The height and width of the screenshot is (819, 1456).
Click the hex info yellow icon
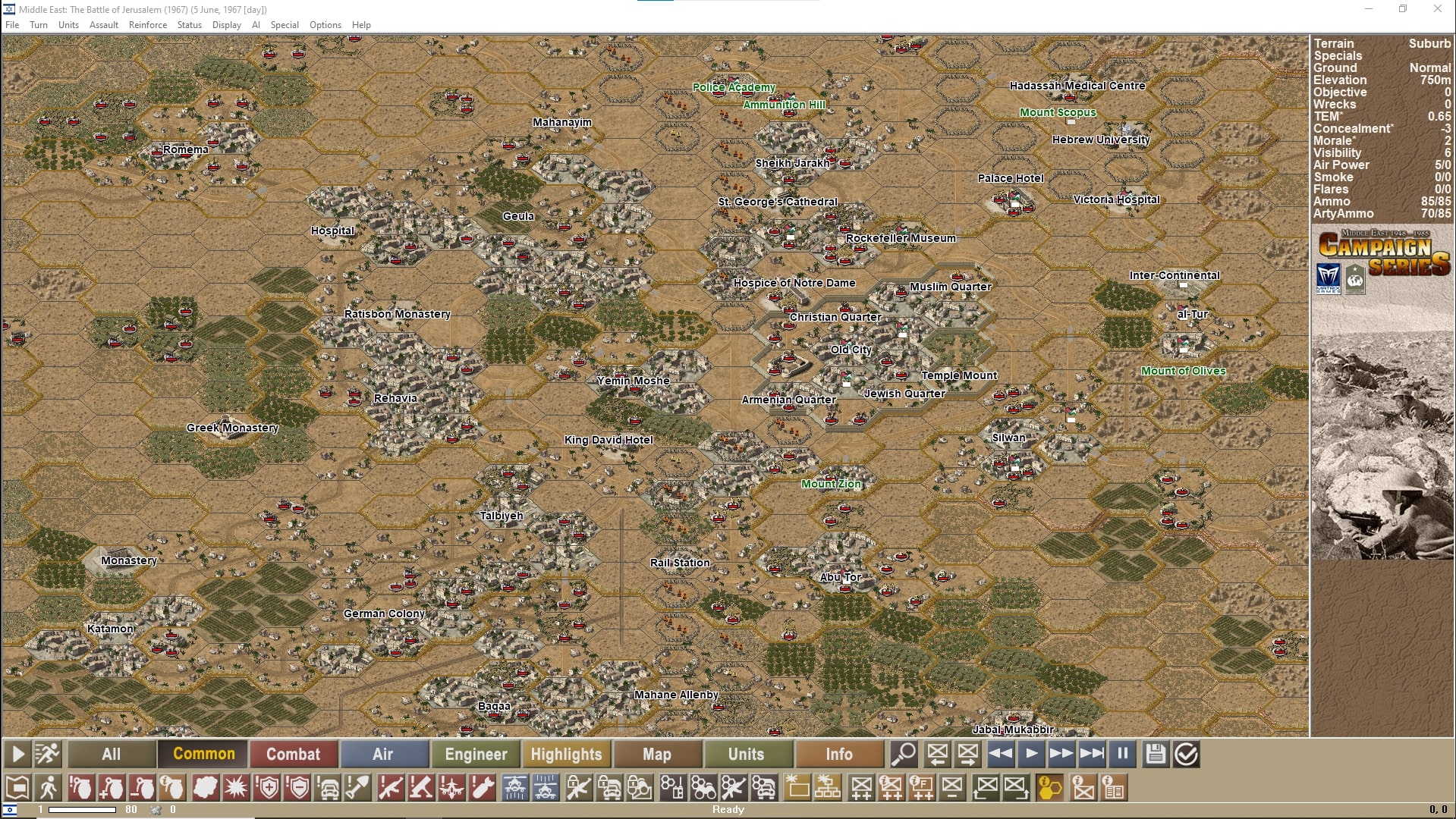(x=1049, y=788)
